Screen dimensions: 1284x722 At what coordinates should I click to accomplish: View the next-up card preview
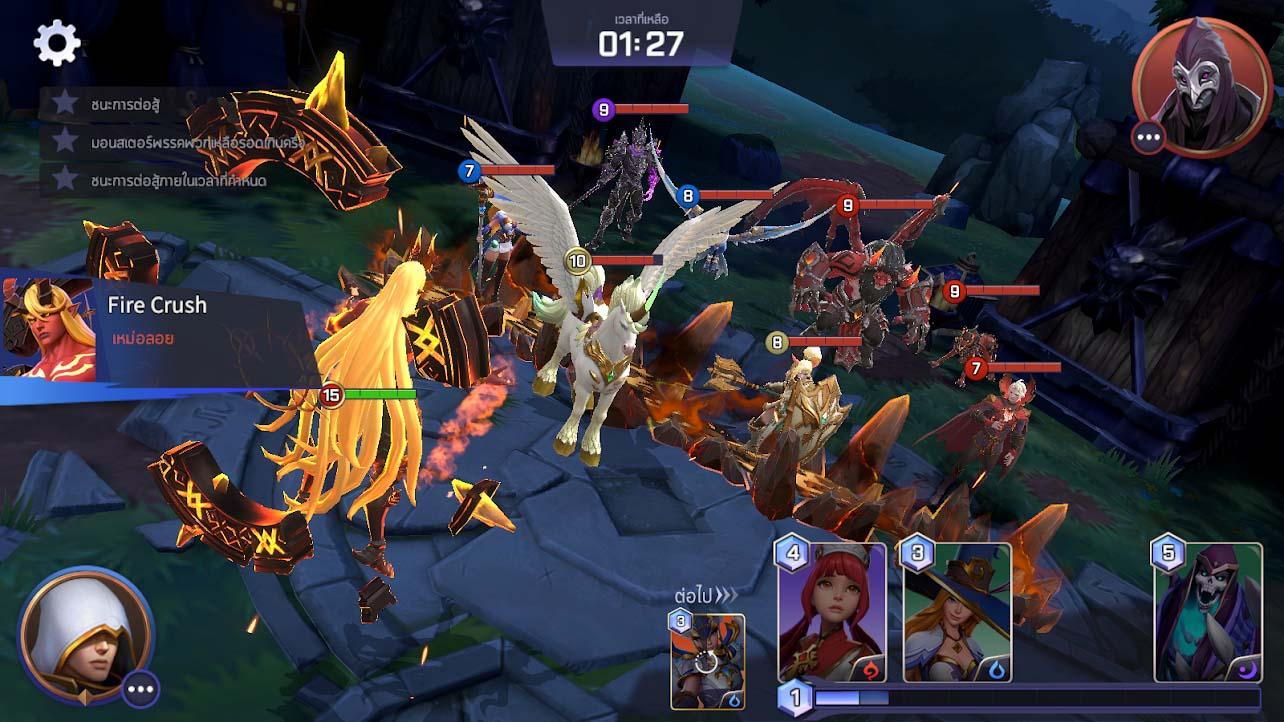click(x=707, y=660)
